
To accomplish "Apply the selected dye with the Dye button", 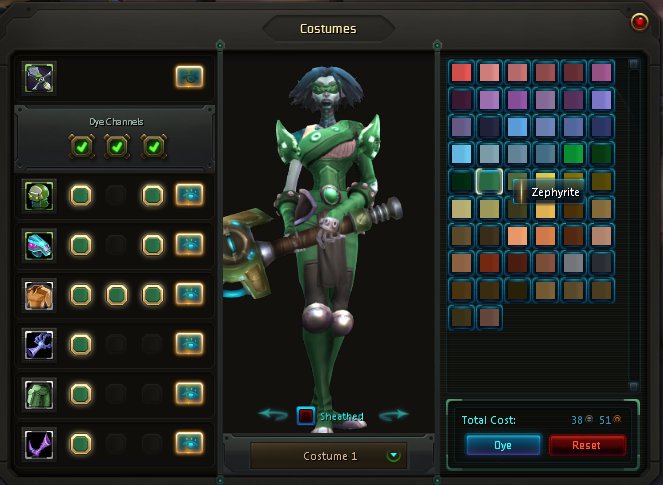I will (503, 444).
